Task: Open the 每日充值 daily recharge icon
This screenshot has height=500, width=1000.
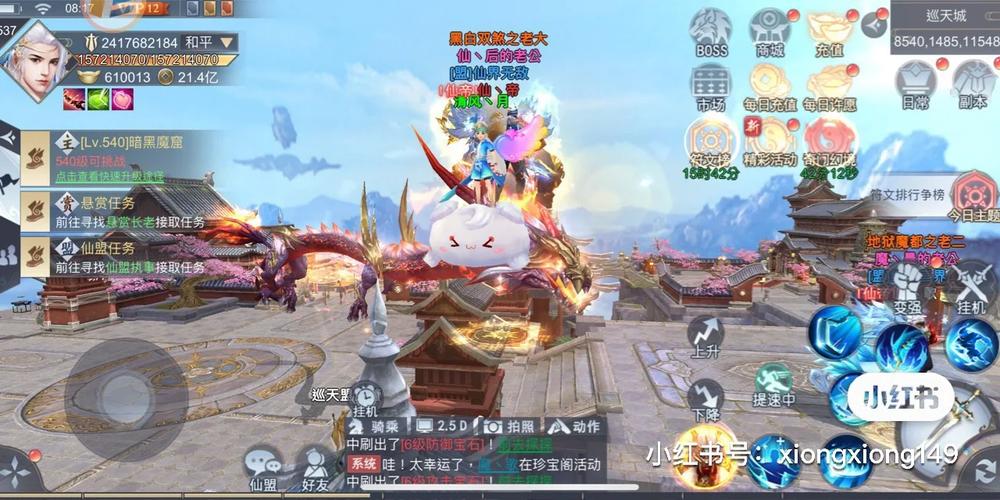Action: pos(770,84)
